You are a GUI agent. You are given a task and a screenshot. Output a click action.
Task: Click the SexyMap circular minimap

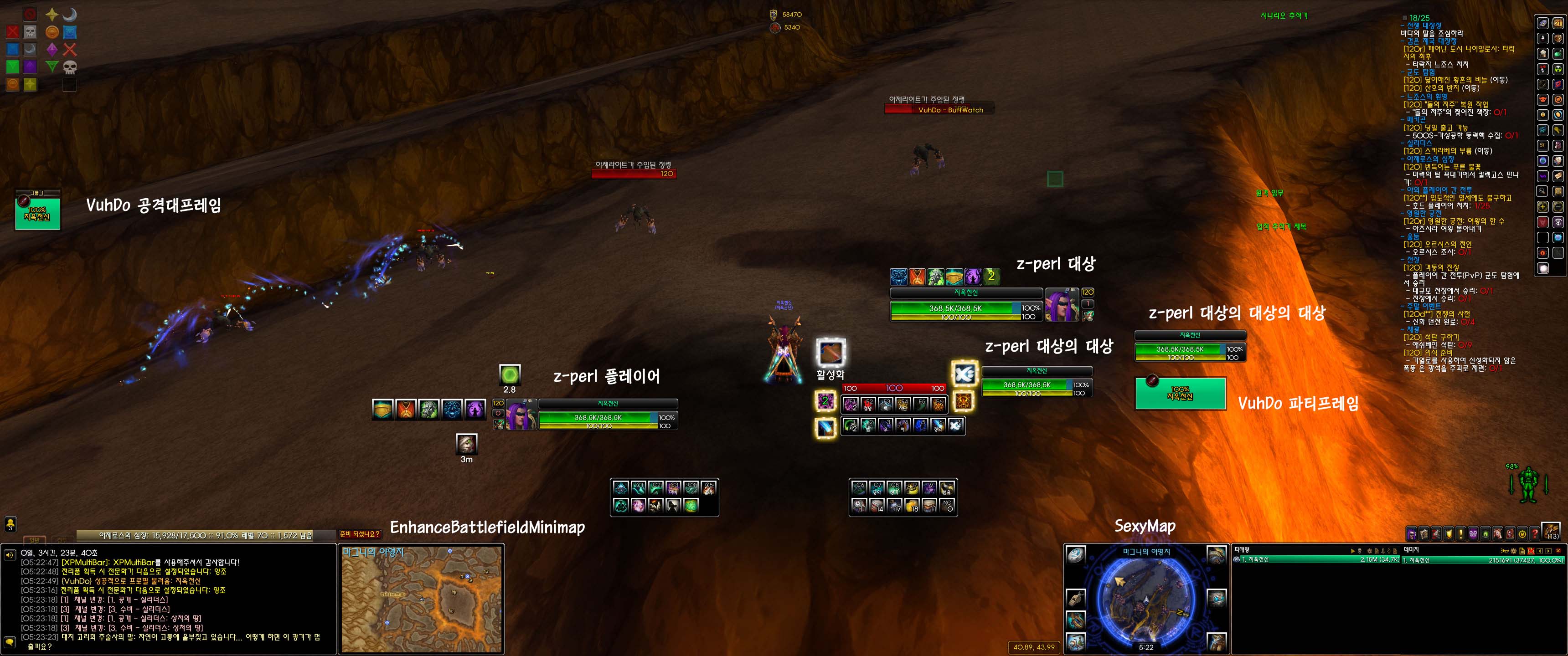pyautogui.click(x=1145, y=600)
